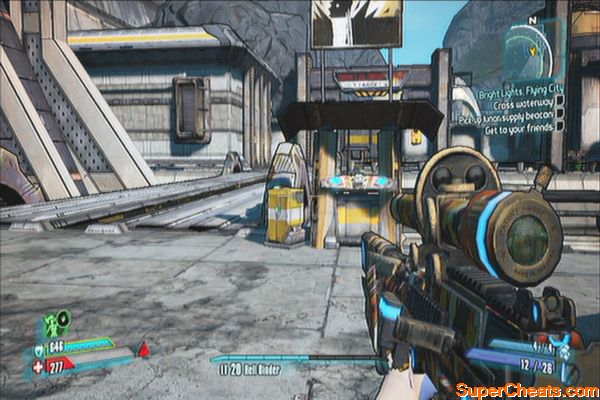600x400 pixels.
Task: Open the SuperCheats.com watermark link
Action: click(x=527, y=388)
